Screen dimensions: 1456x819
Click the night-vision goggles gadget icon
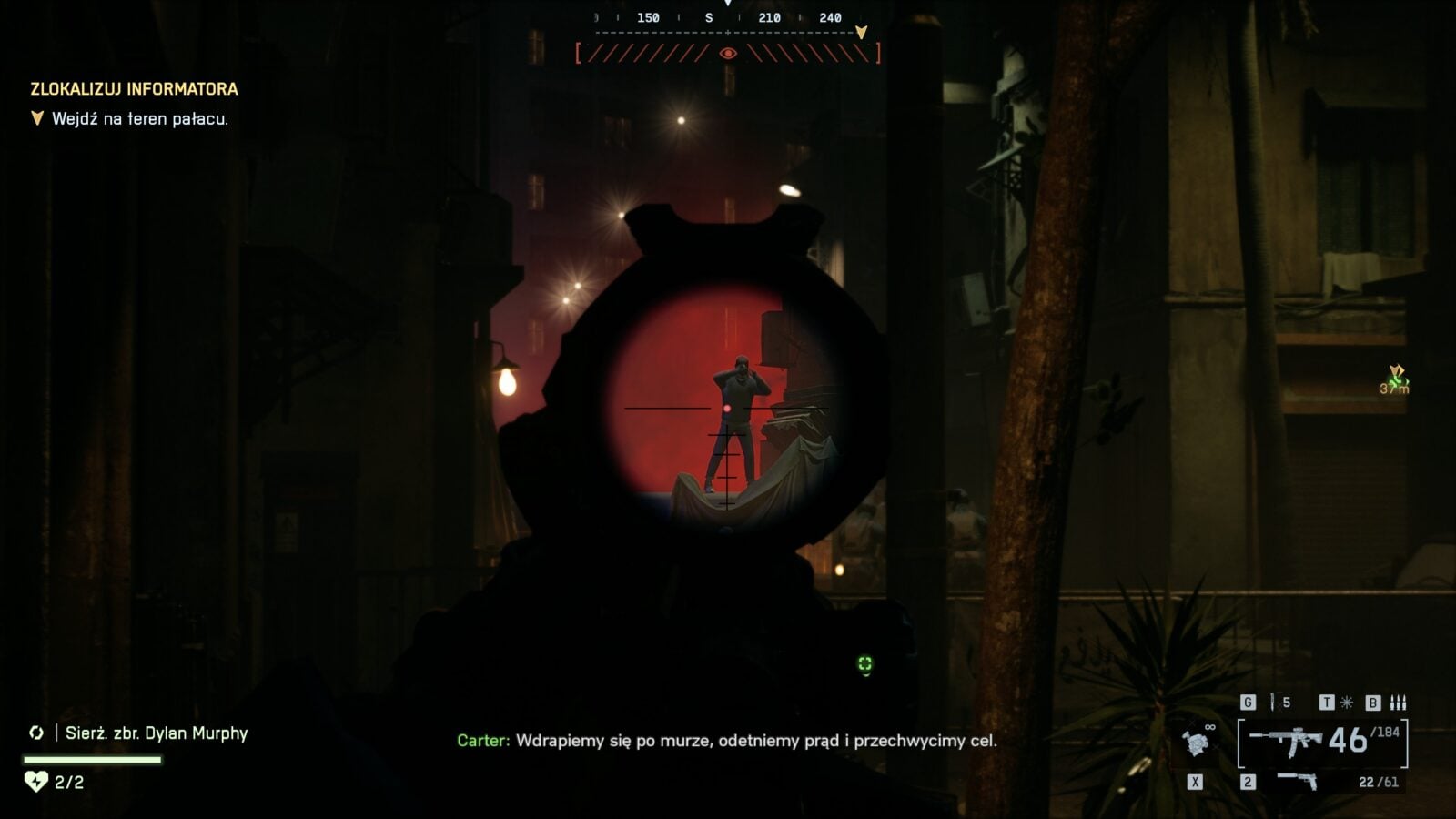tap(1199, 743)
